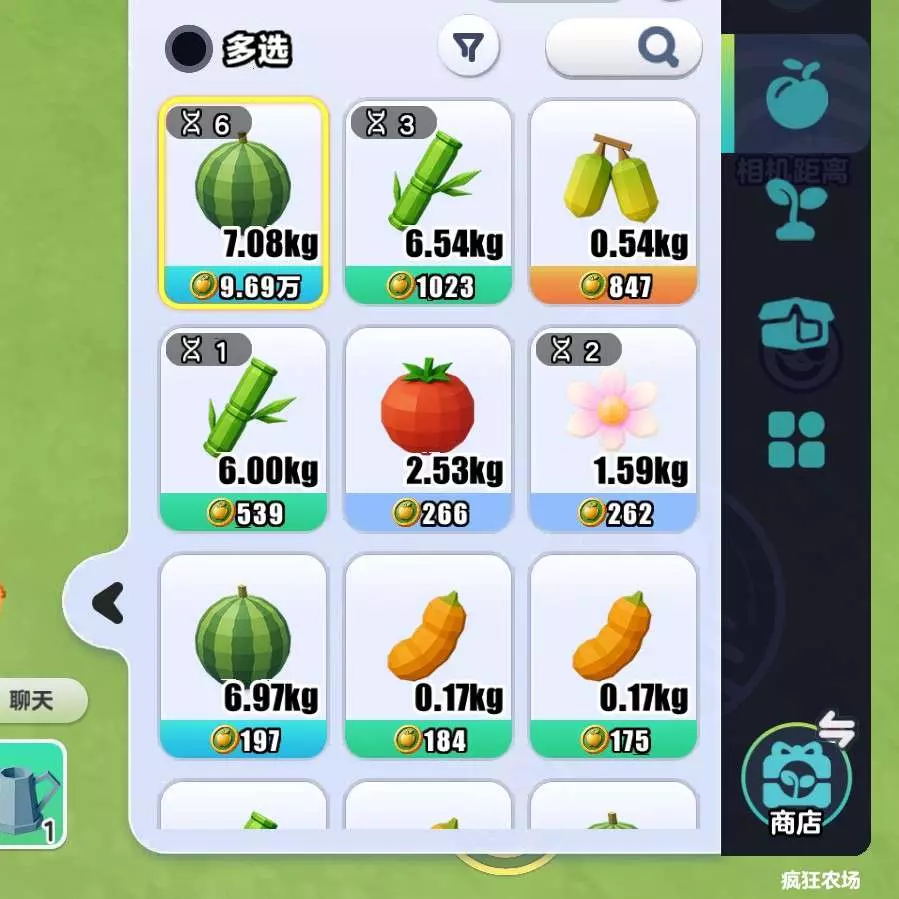The image size is (899, 899).
Task: Select the 7.08kg watermelon slot
Action: point(243,202)
